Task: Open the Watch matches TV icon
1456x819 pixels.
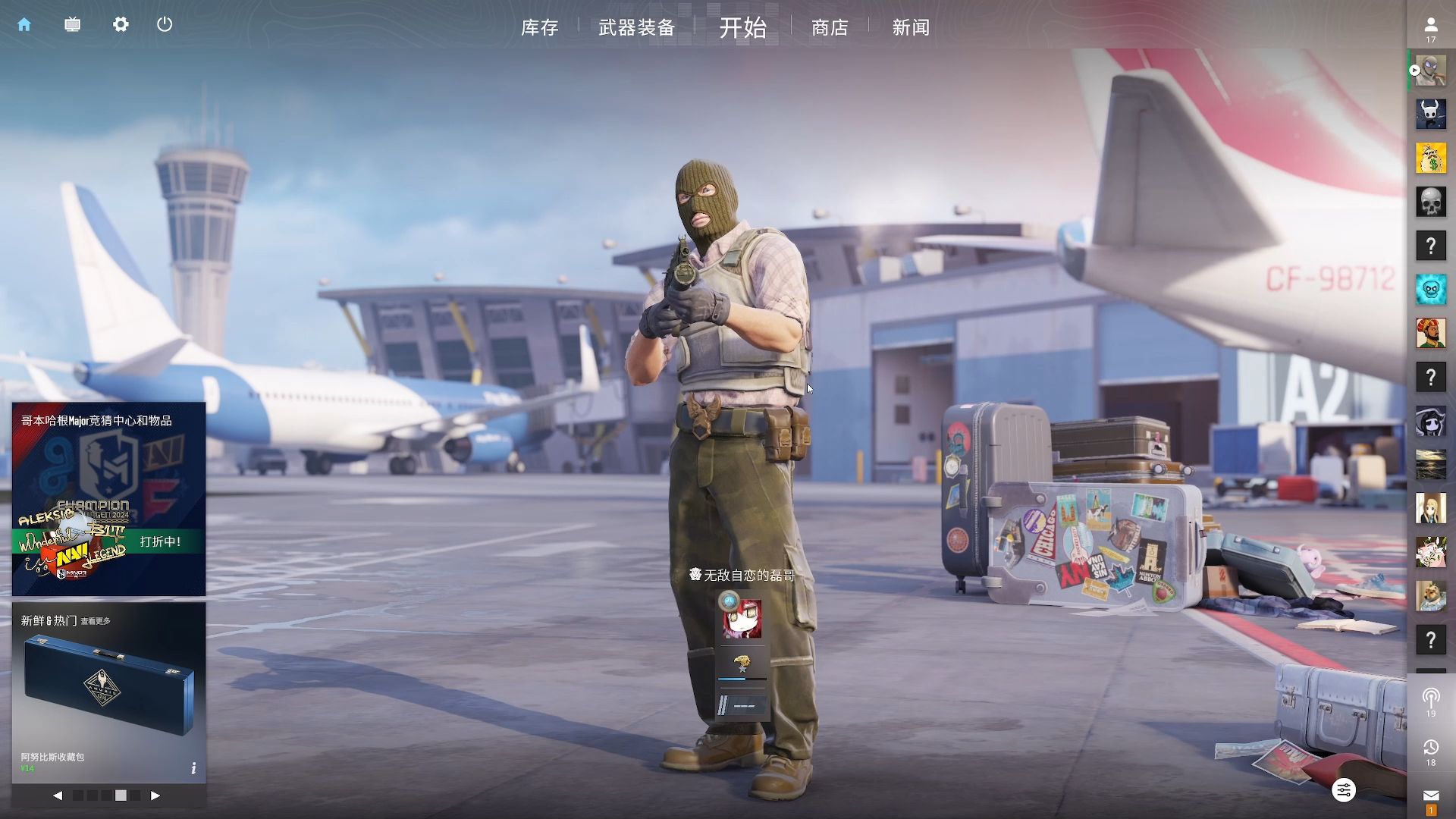Action: (72, 25)
